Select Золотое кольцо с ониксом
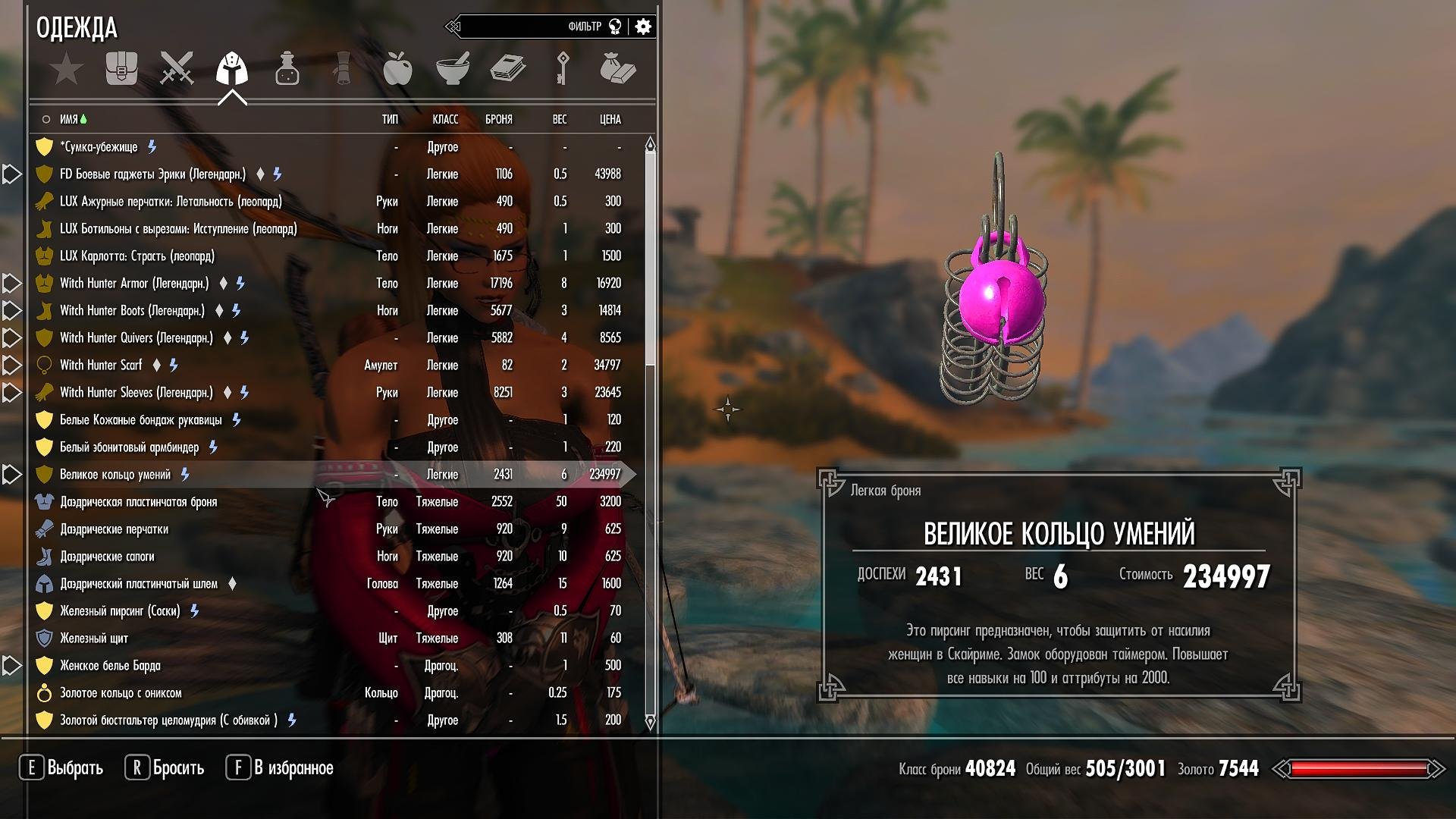 121,693
